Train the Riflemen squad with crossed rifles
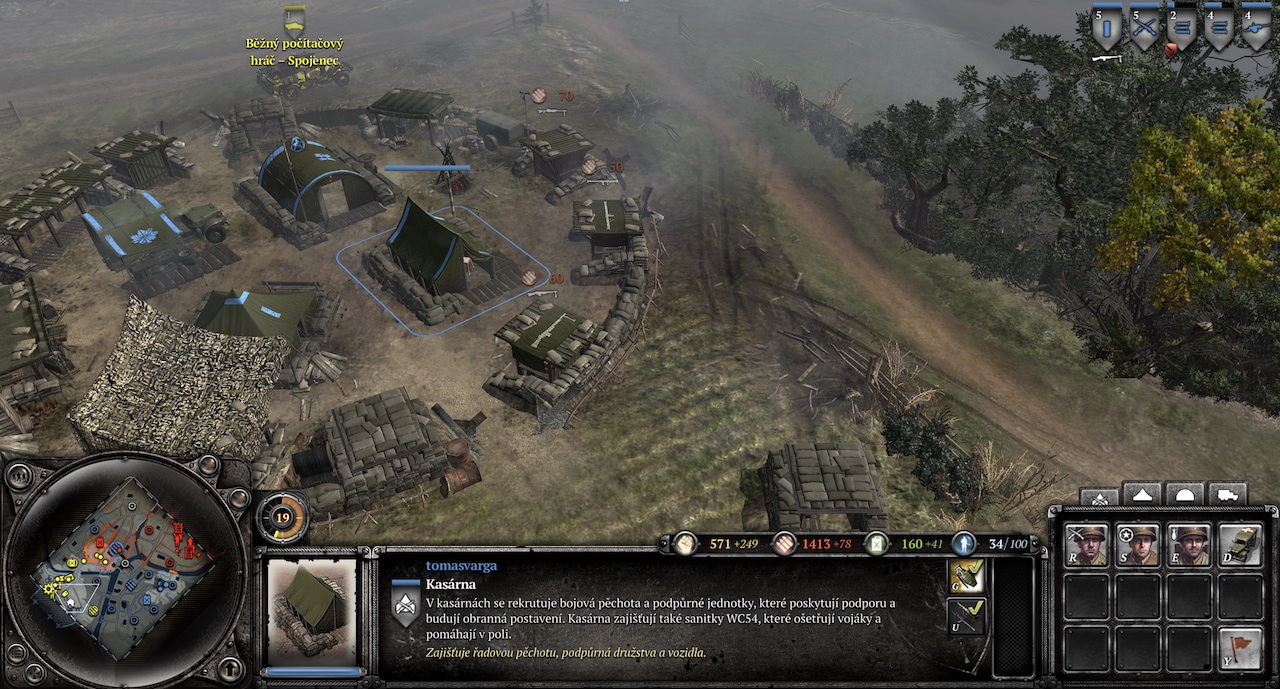The width and height of the screenshot is (1280, 689). click(x=1085, y=545)
